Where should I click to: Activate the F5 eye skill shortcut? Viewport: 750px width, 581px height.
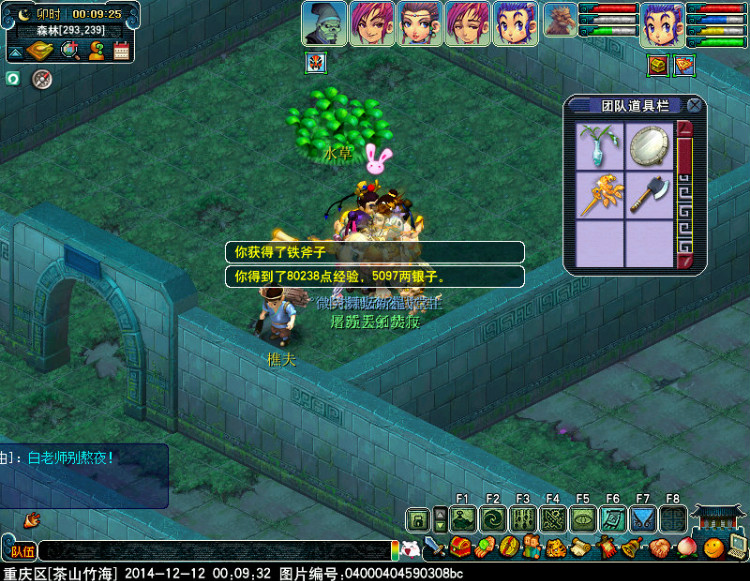coord(583,519)
